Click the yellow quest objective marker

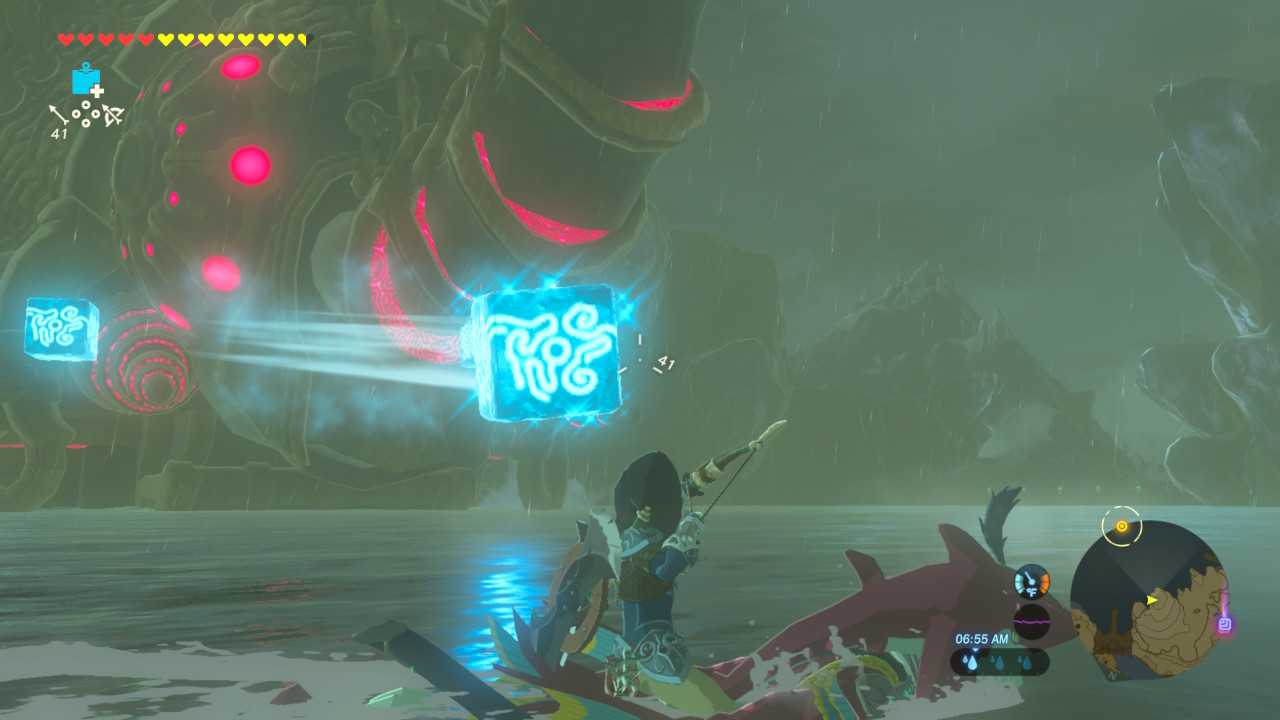pos(1121,526)
